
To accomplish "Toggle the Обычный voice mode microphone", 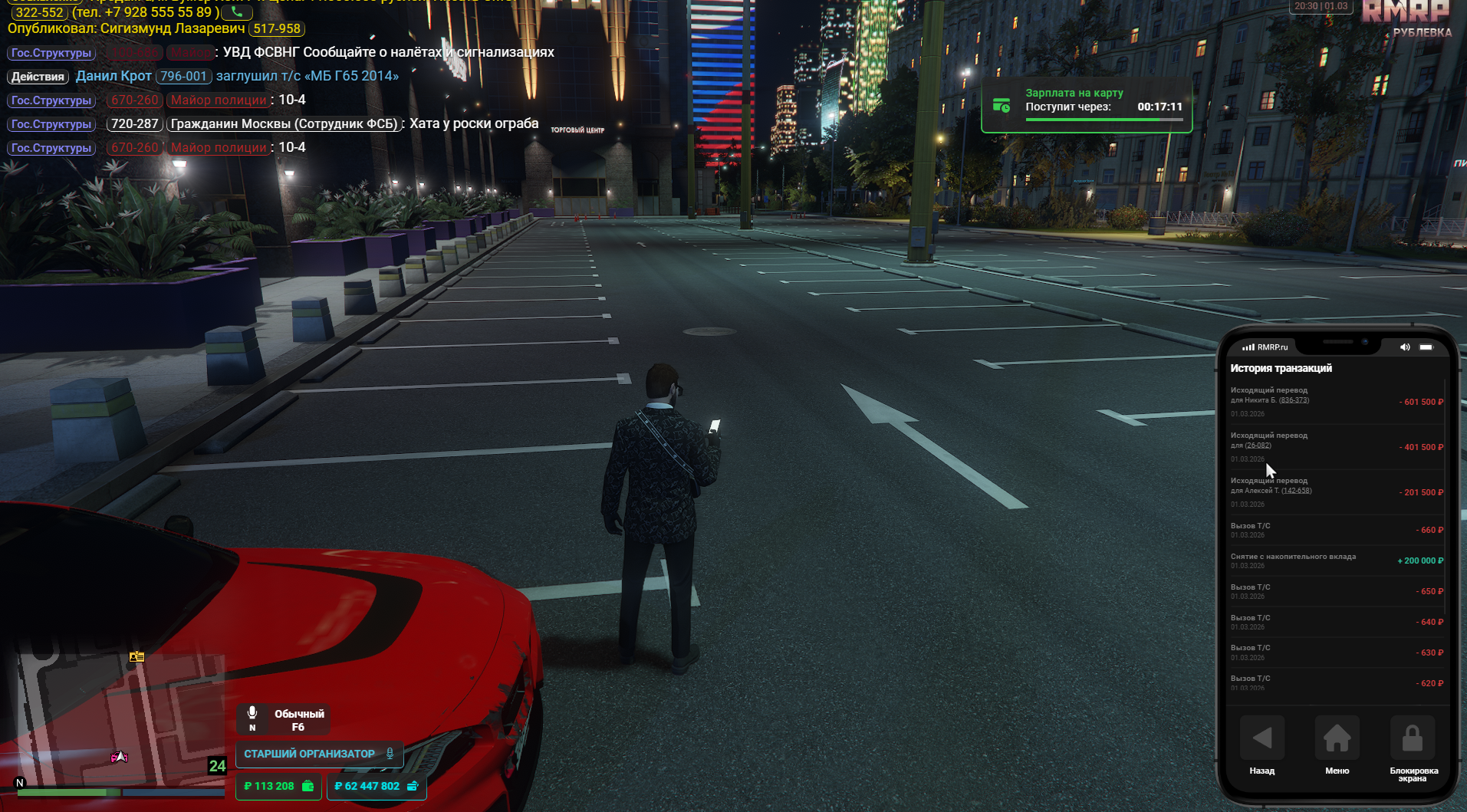I will (x=252, y=714).
